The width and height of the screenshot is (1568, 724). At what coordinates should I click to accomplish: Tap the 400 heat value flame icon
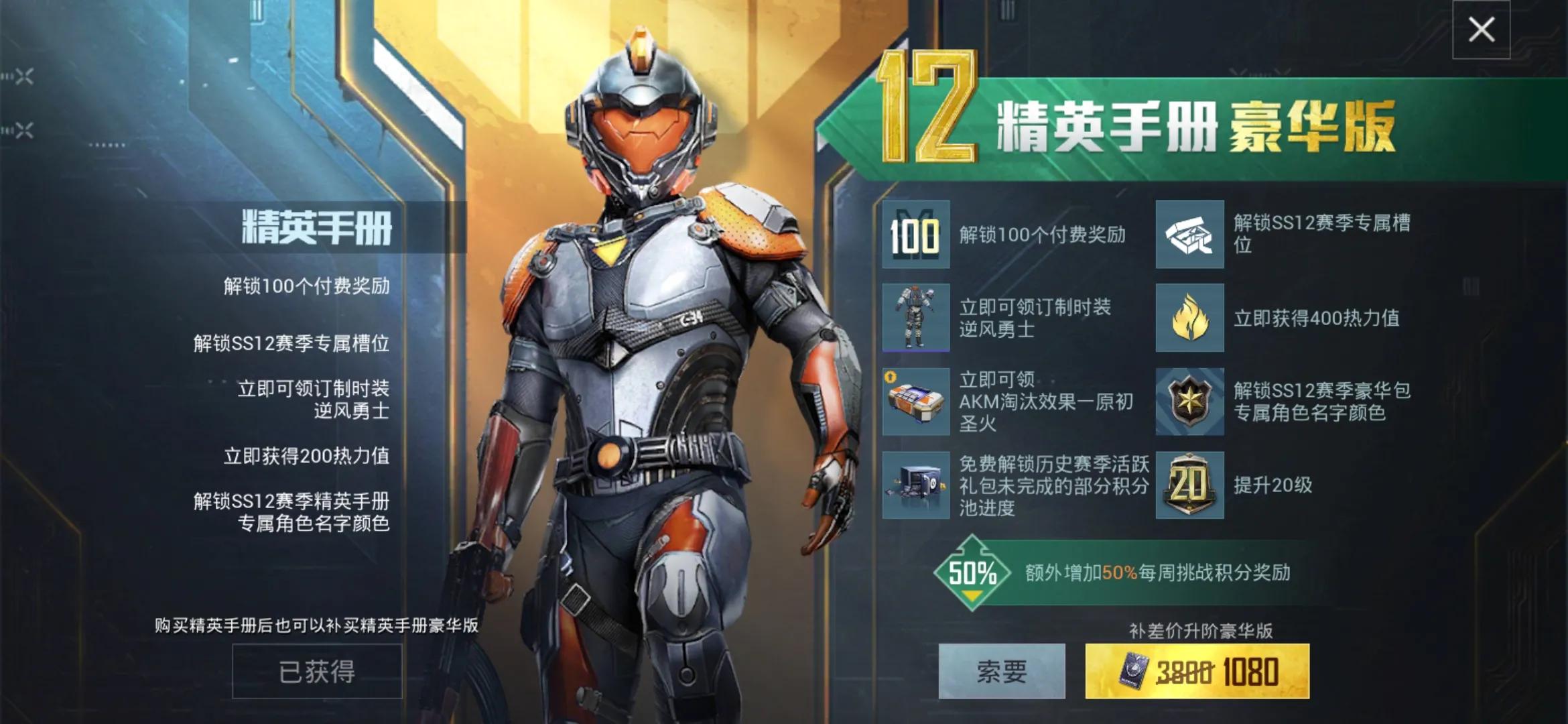click(1189, 318)
